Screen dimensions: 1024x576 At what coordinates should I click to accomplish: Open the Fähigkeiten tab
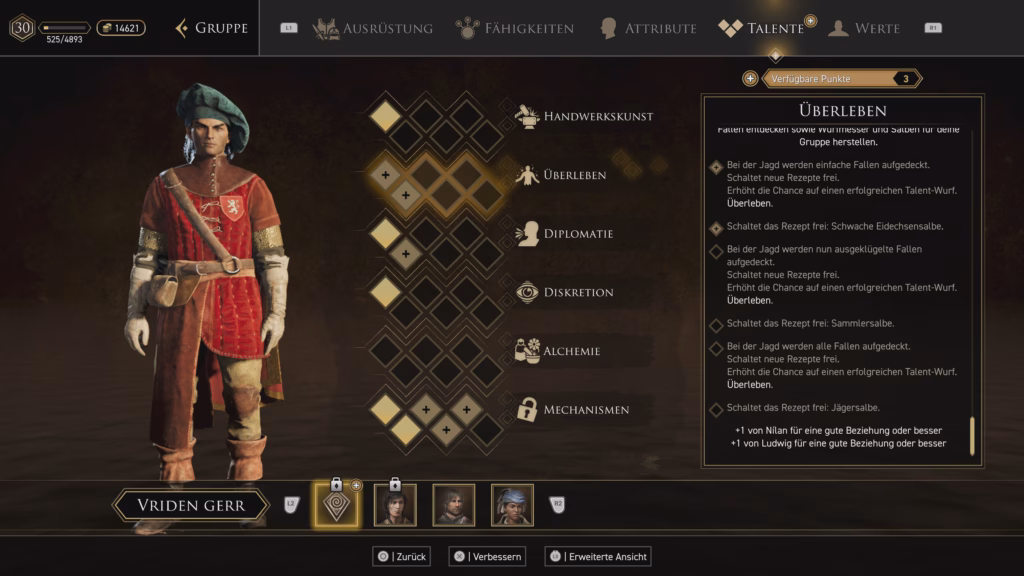pos(514,28)
